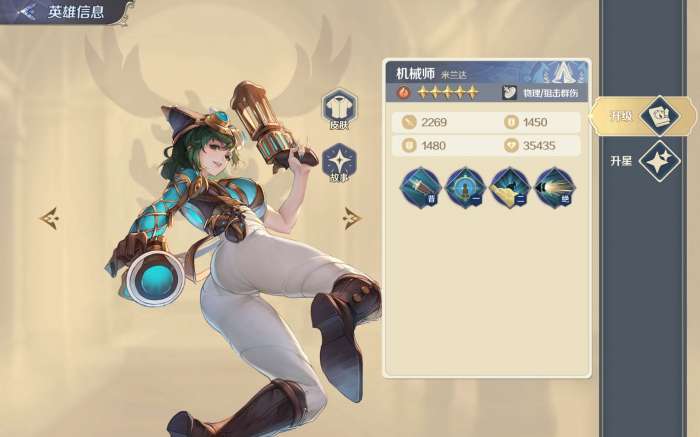Click the 物理/狙击群伤 role type icon
Screen dimensions: 700x437
[509, 93]
